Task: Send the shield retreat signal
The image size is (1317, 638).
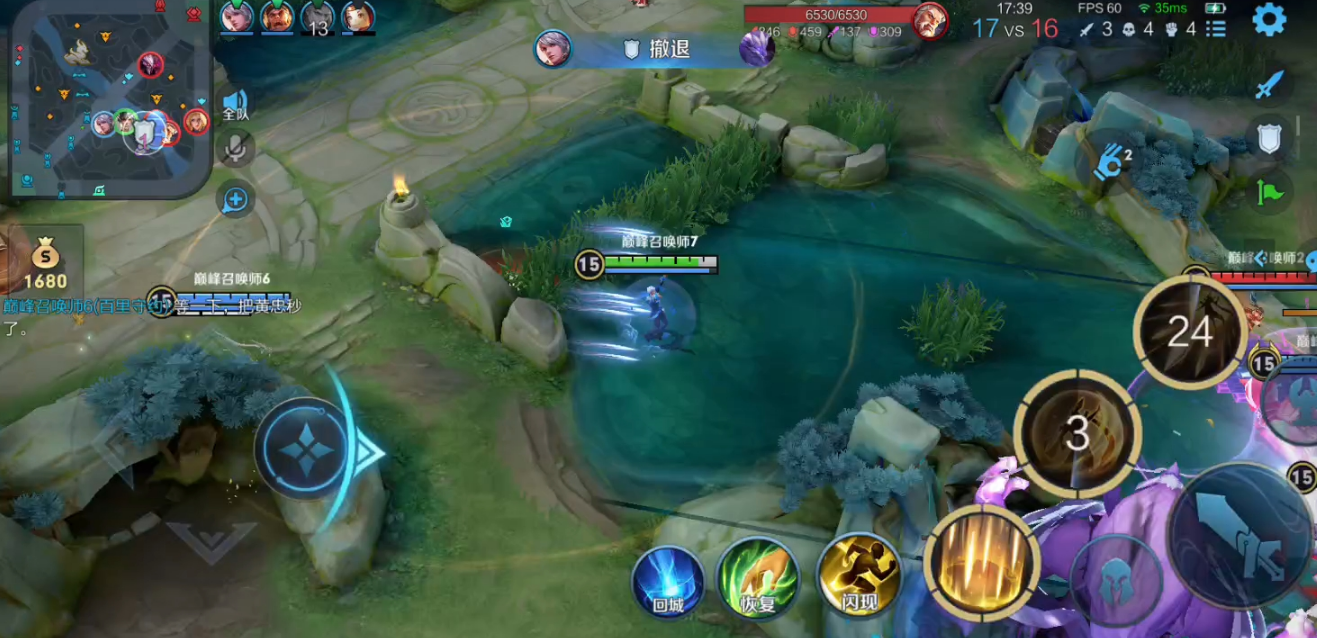Action: (x=1269, y=138)
